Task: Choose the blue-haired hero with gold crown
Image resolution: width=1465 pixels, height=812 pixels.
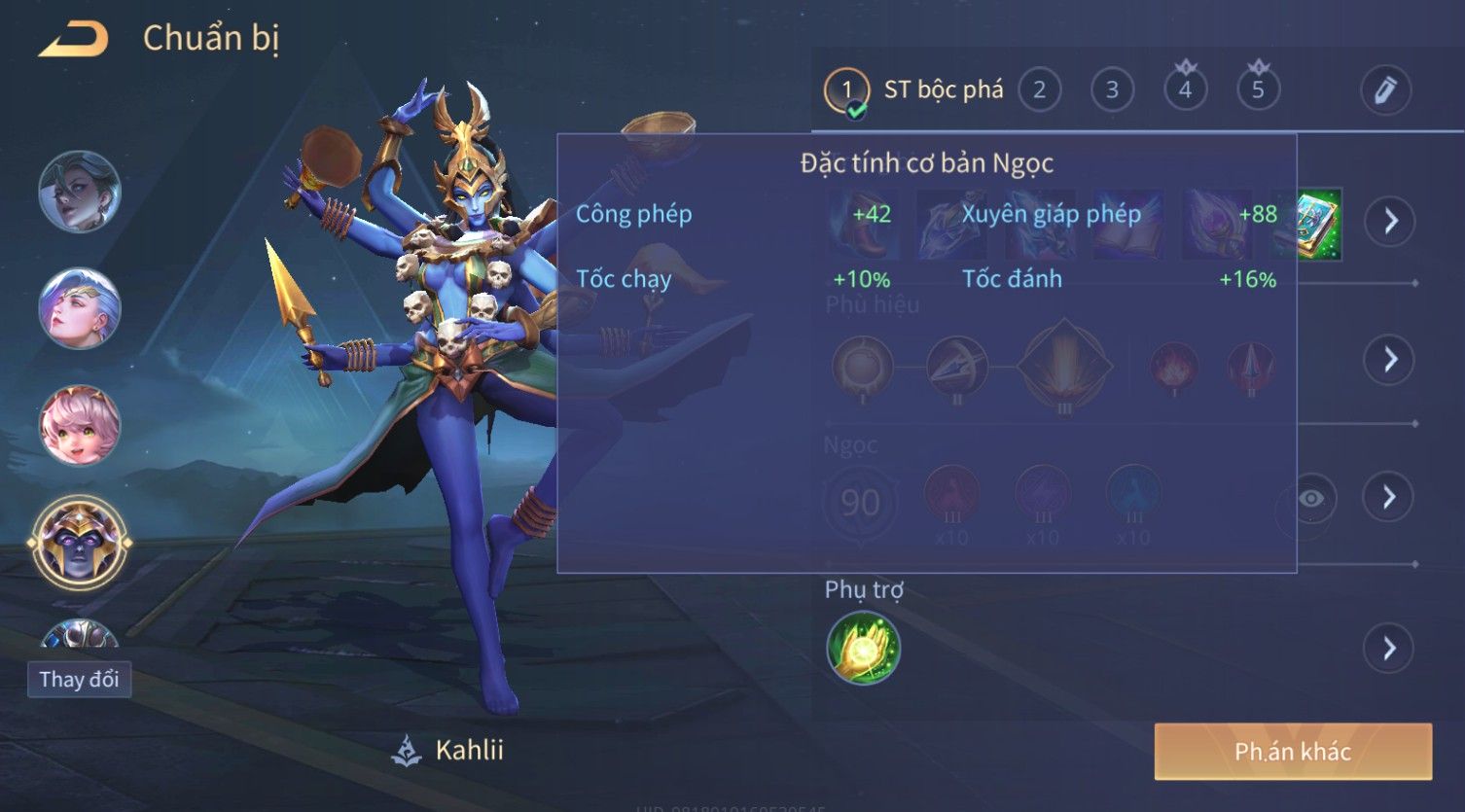Action: click(x=80, y=307)
